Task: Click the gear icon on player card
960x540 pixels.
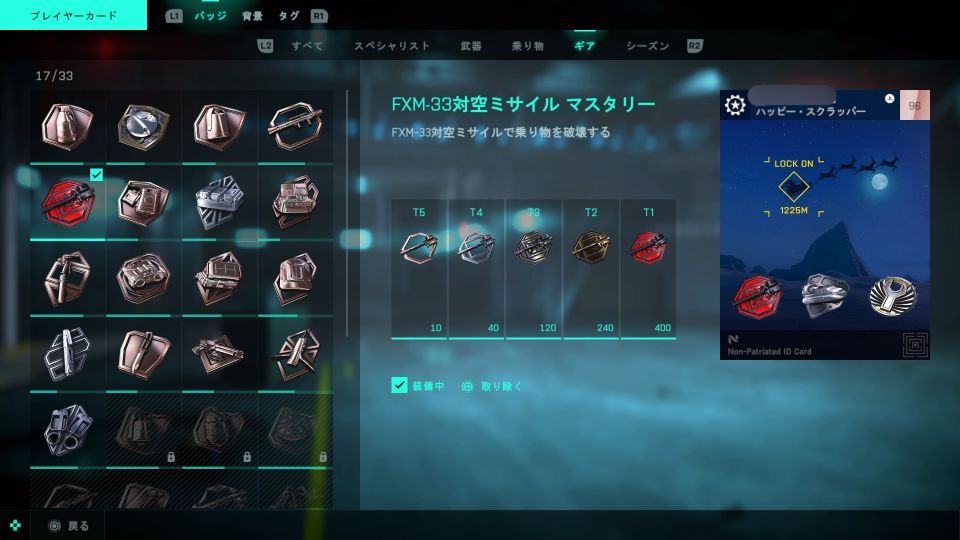Action: click(x=736, y=105)
